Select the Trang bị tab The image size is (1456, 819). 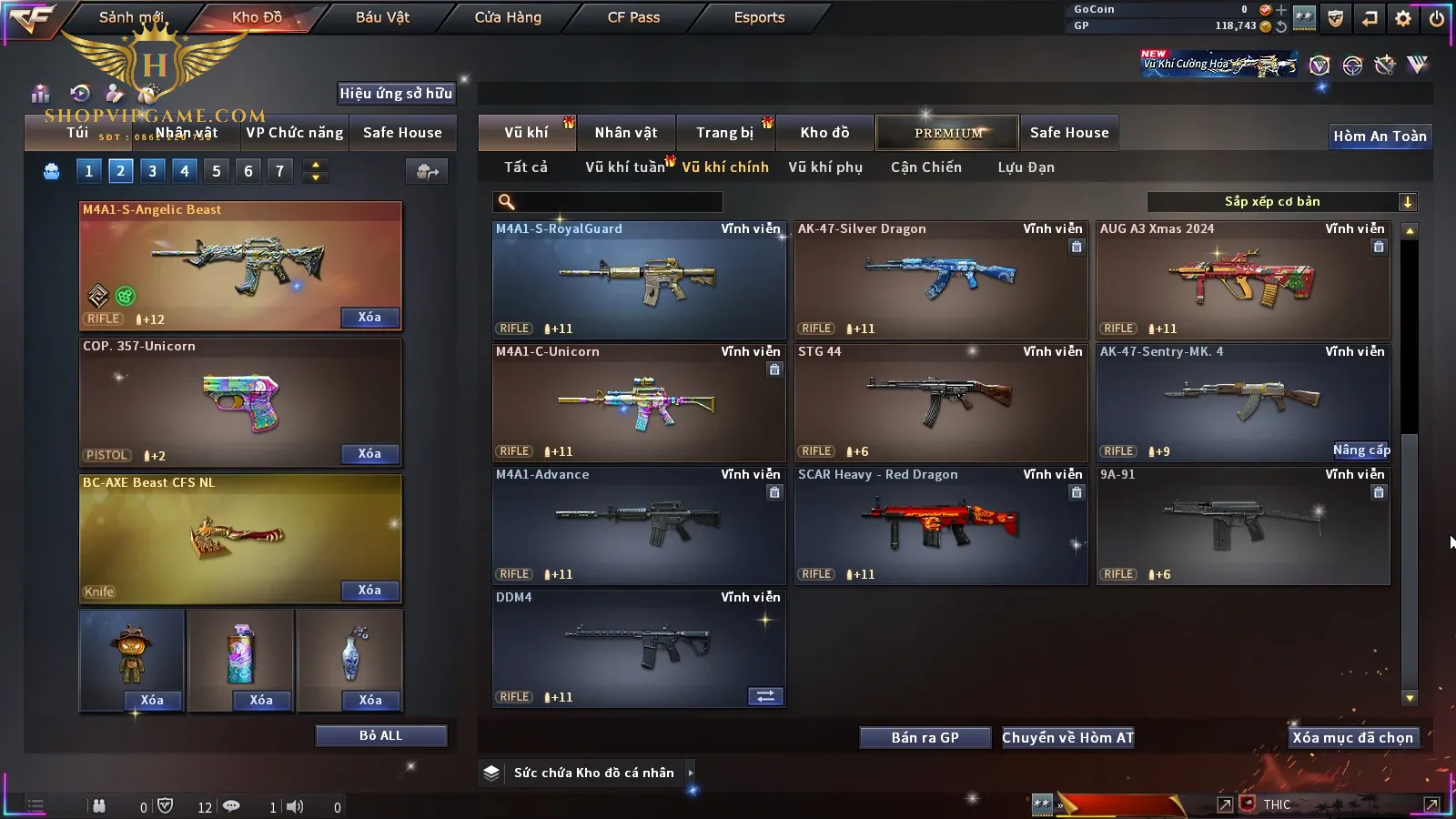724,133
